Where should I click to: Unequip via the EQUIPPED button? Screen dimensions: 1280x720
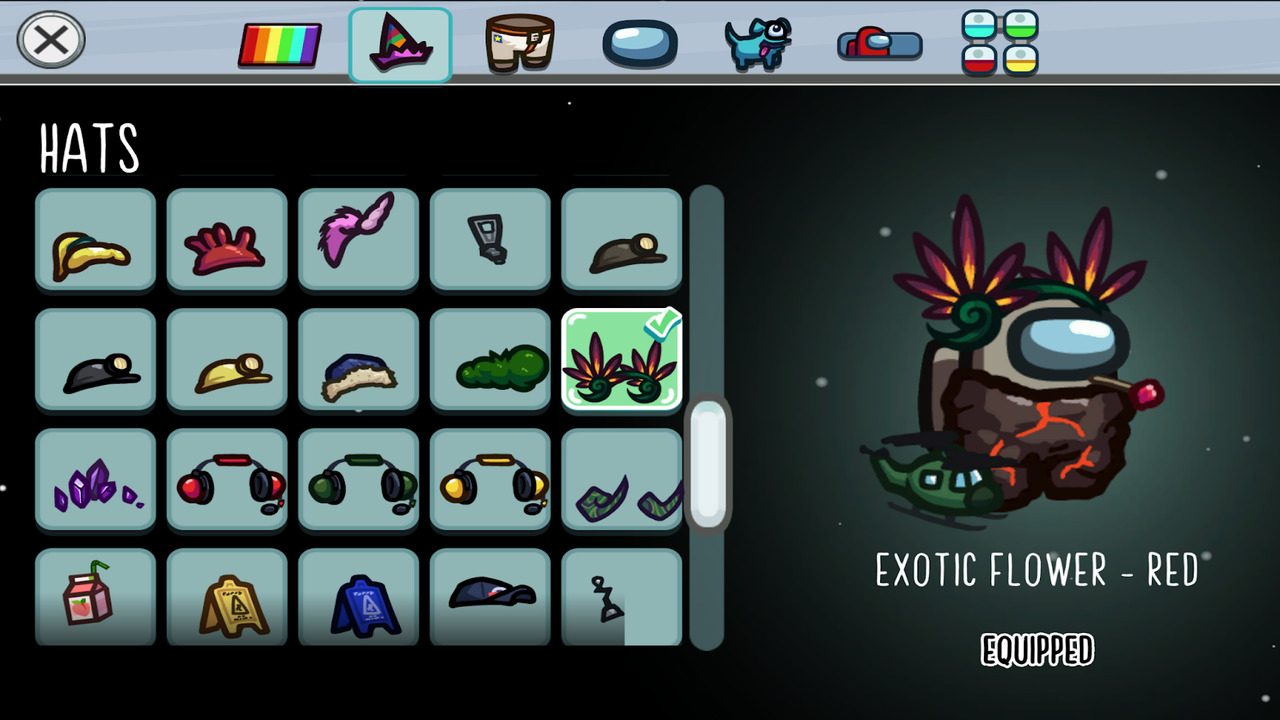[1037, 649]
